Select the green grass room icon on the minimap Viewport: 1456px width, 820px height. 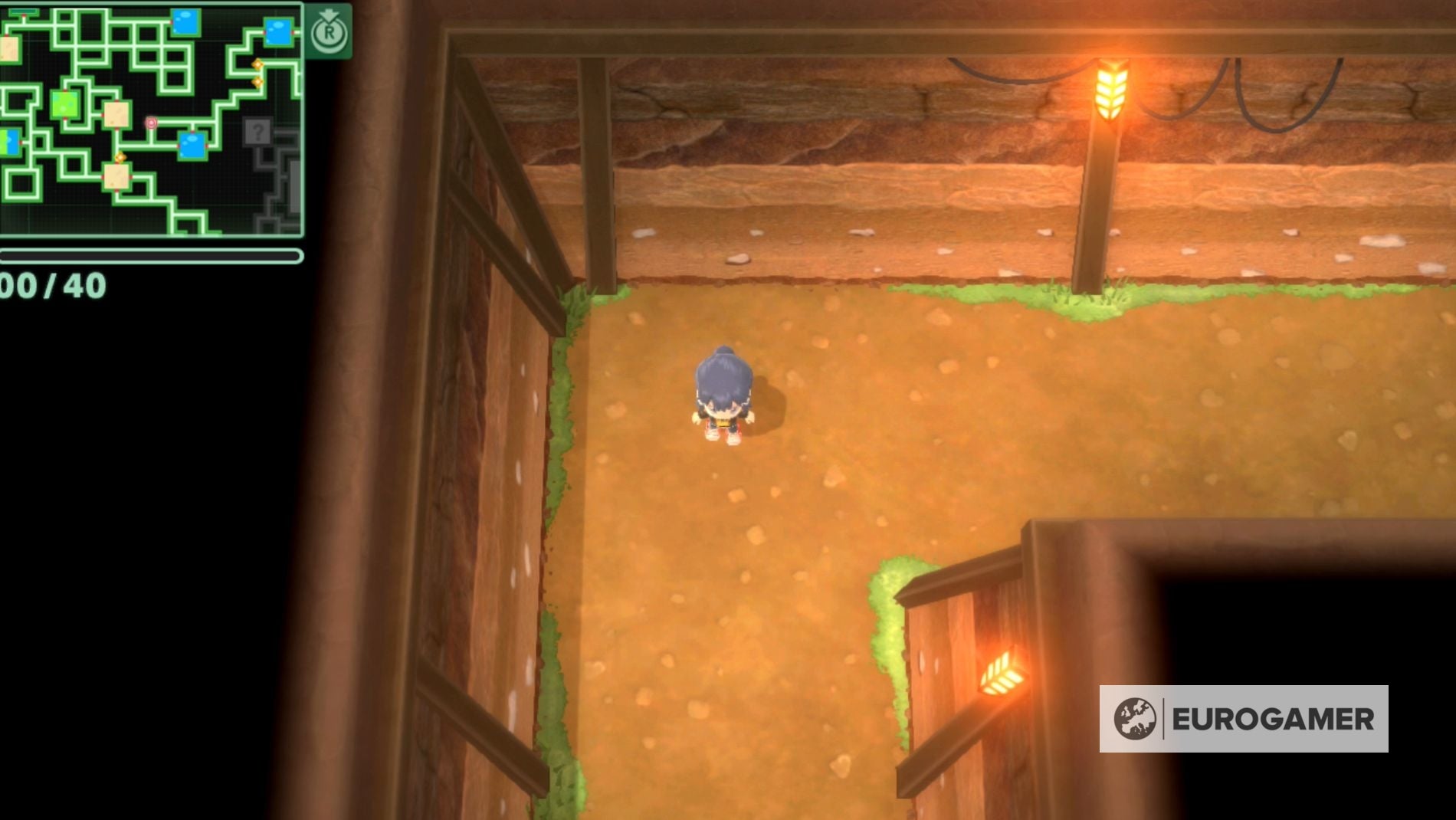[x=64, y=104]
